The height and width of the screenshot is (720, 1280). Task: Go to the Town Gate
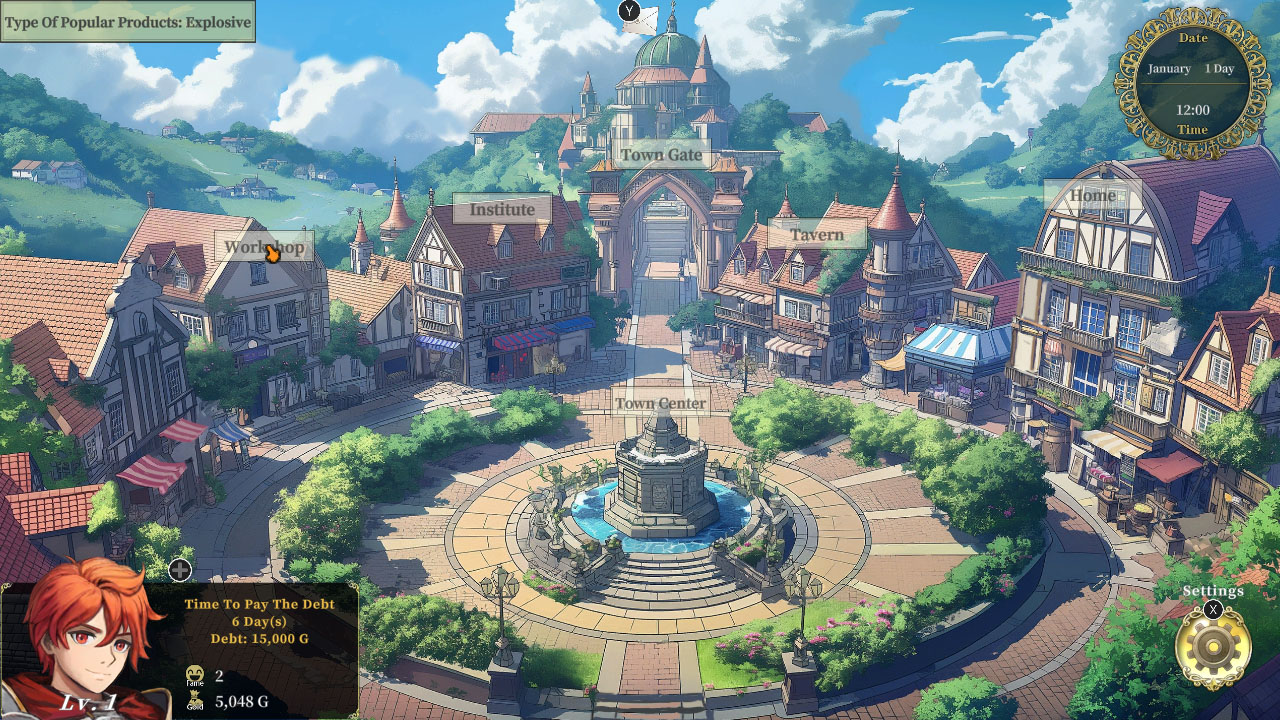point(661,156)
